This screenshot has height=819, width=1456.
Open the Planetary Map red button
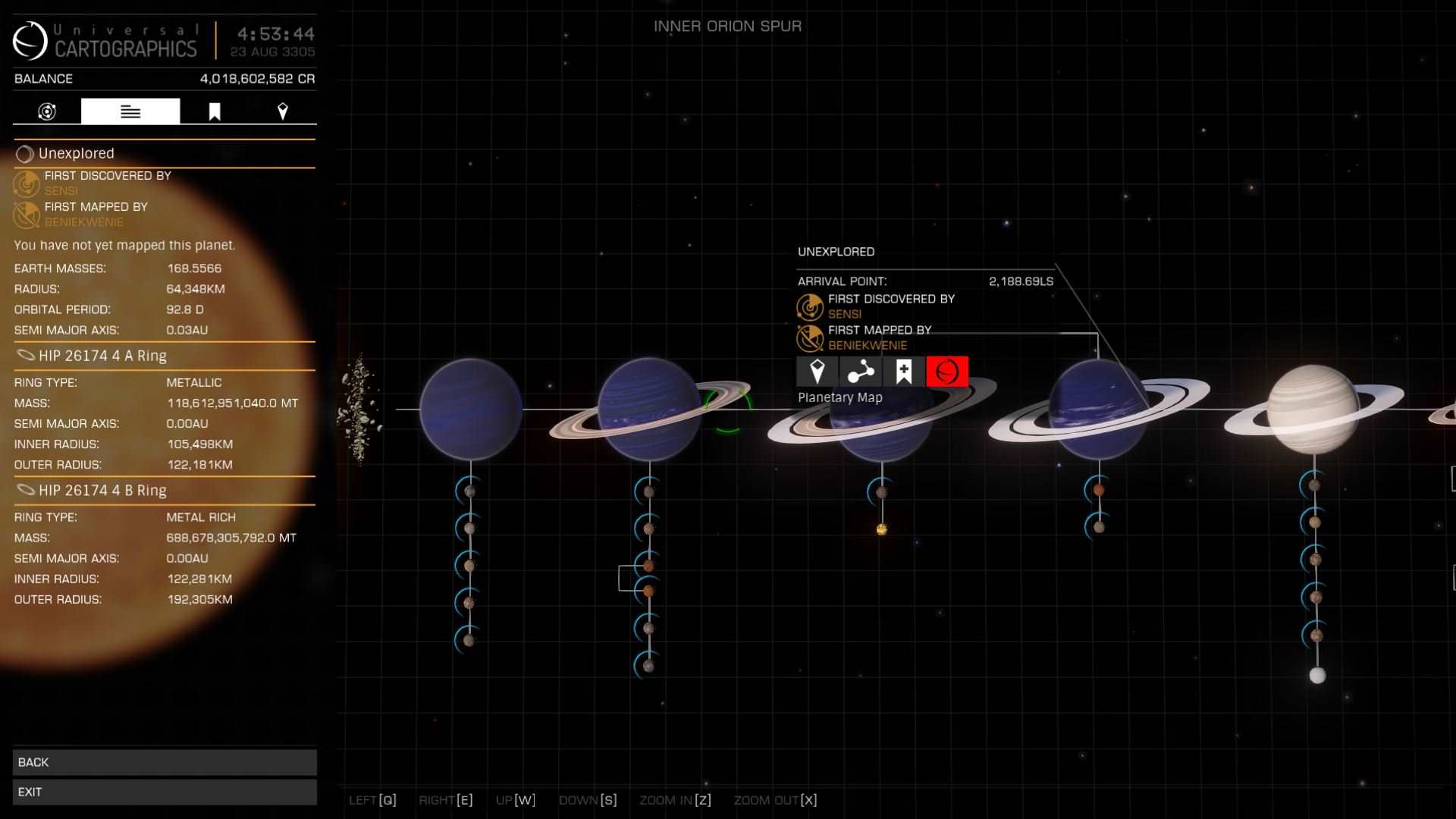(x=947, y=372)
